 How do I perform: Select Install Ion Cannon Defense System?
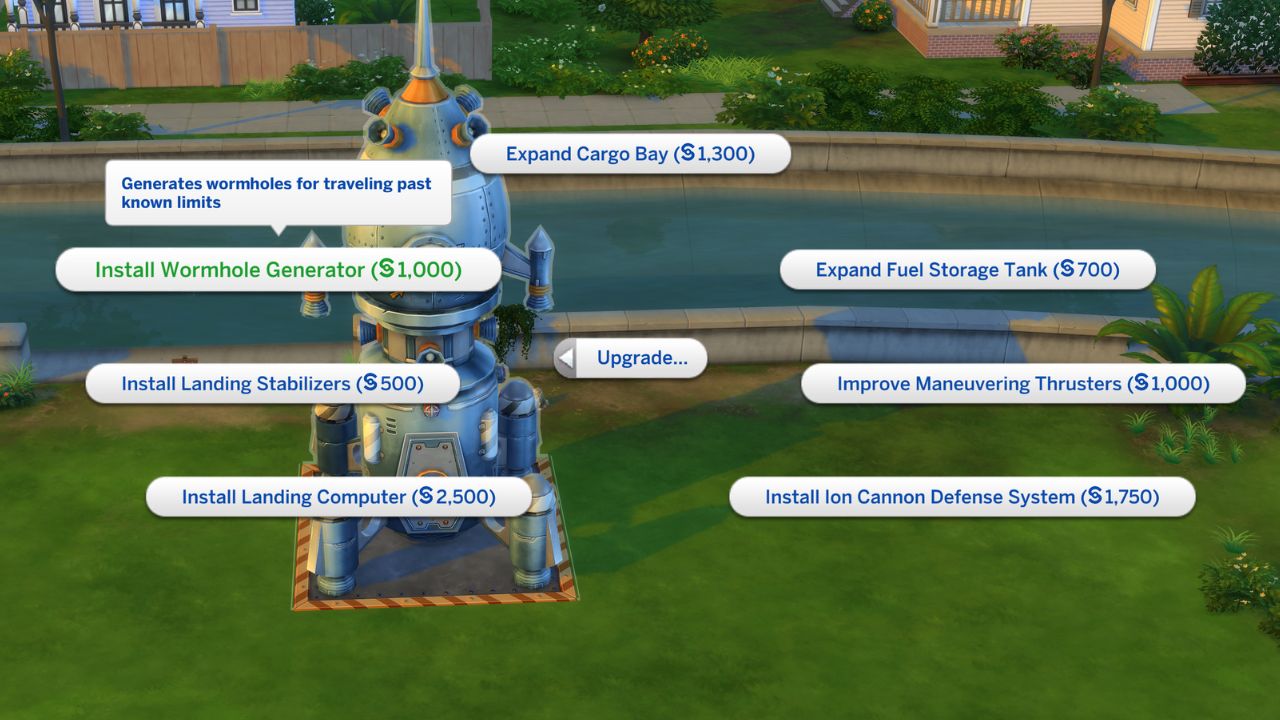coord(960,497)
